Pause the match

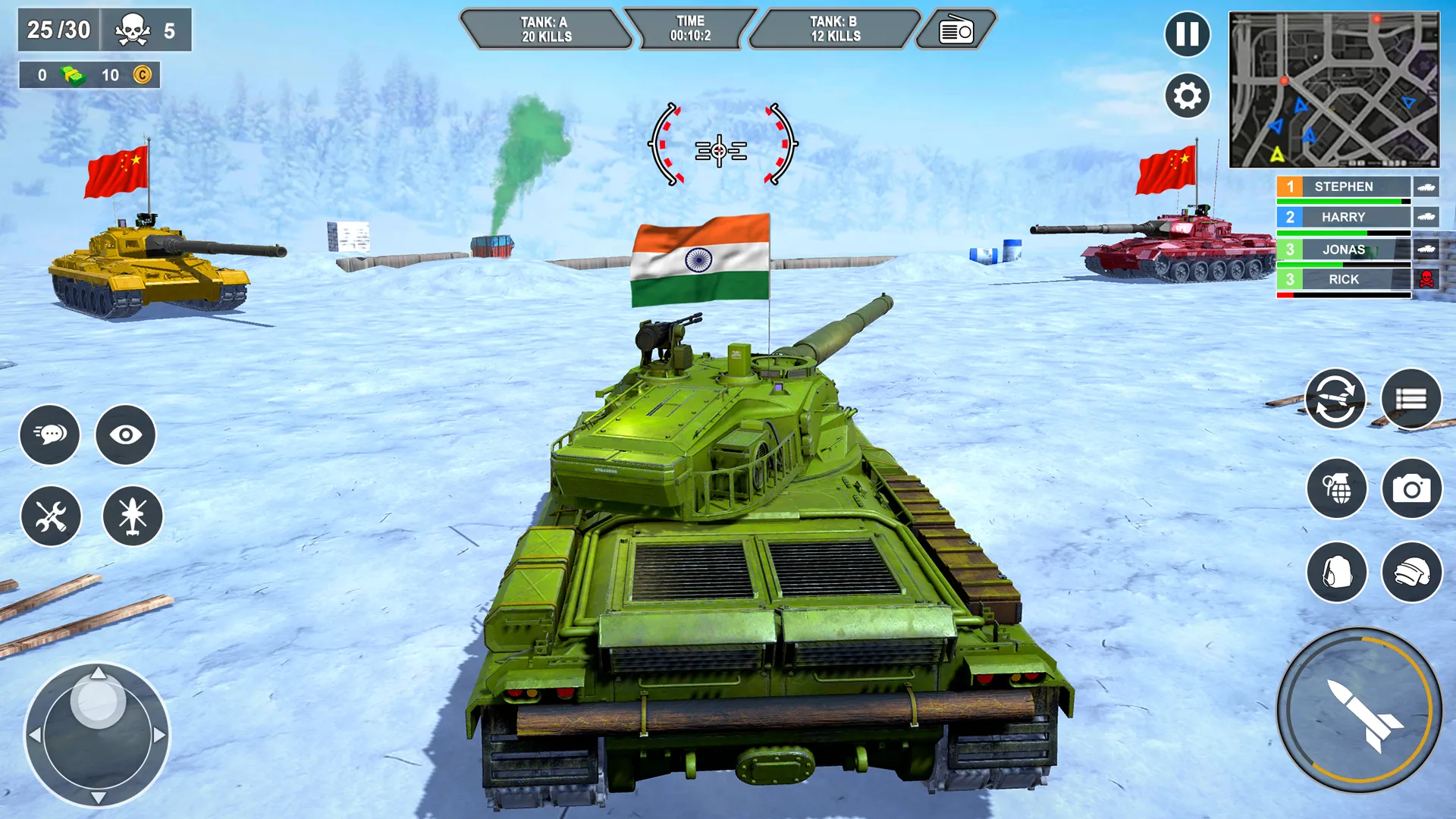1188,34
